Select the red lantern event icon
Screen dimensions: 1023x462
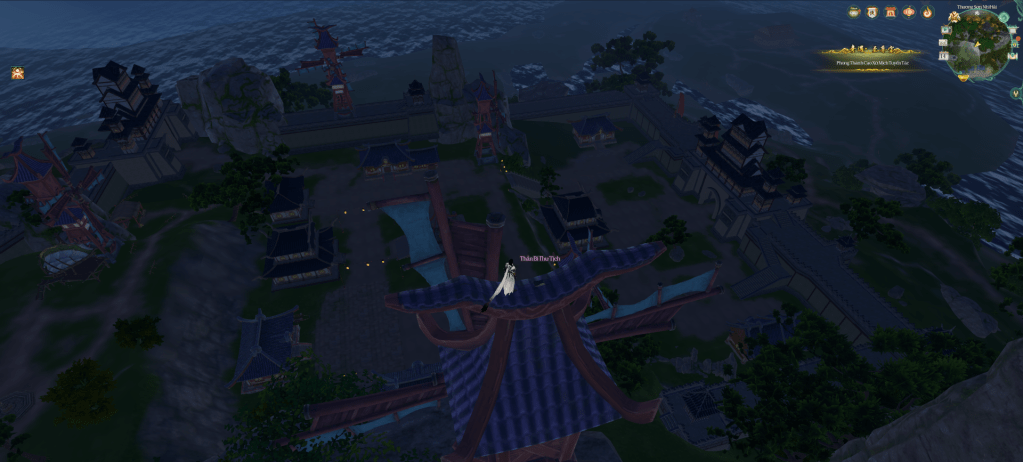(909, 12)
